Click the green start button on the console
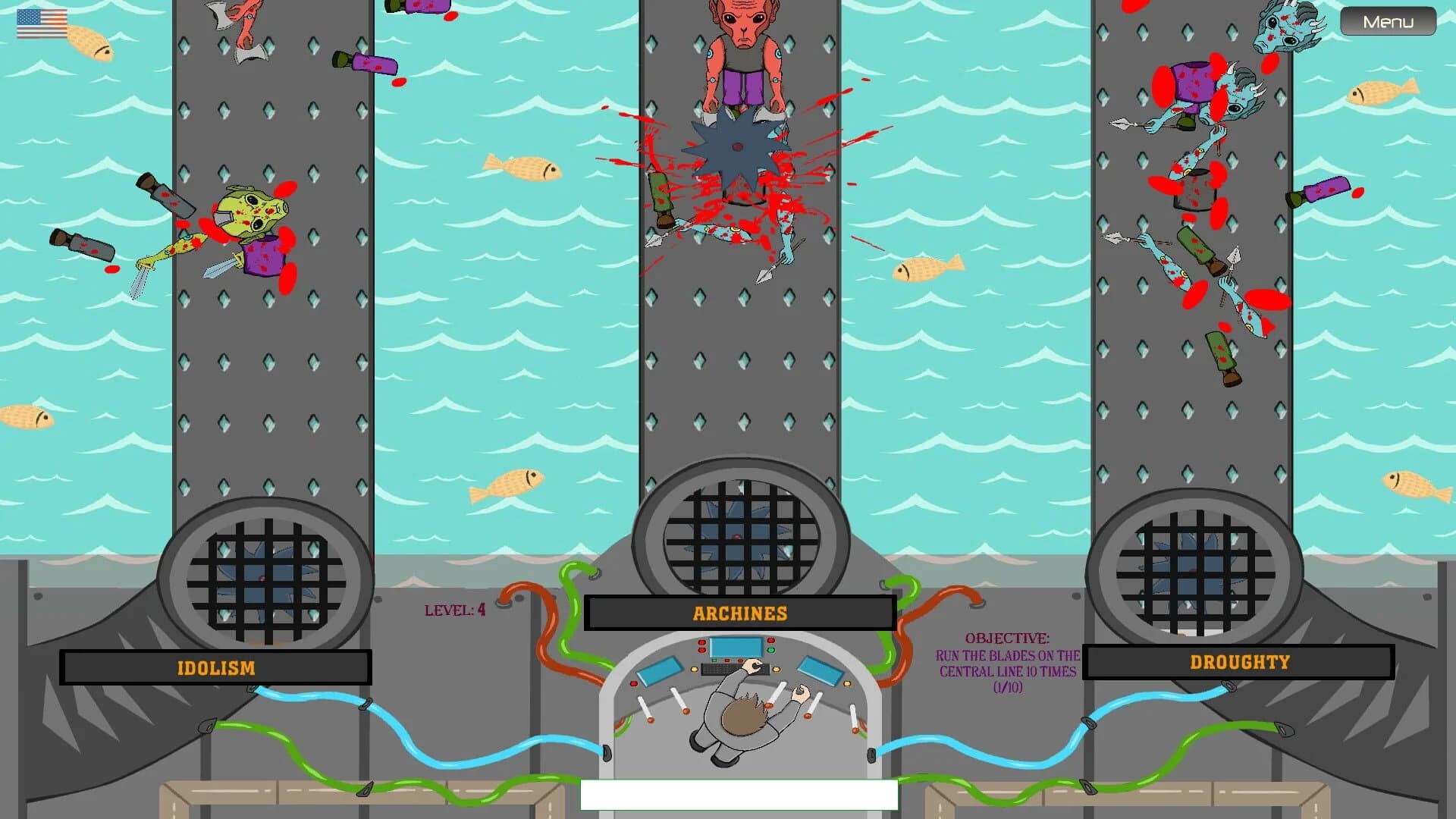This screenshot has height=819, width=1456. (x=771, y=649)
